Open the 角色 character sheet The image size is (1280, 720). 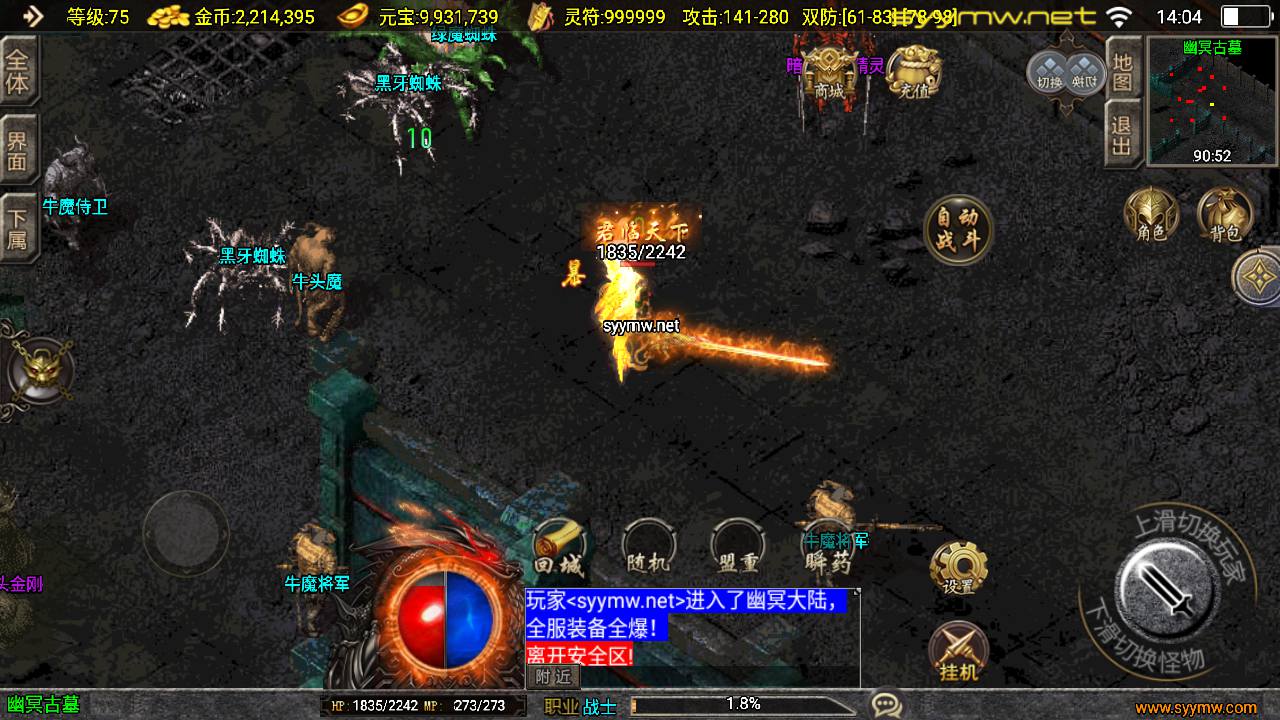[1152, 213]
